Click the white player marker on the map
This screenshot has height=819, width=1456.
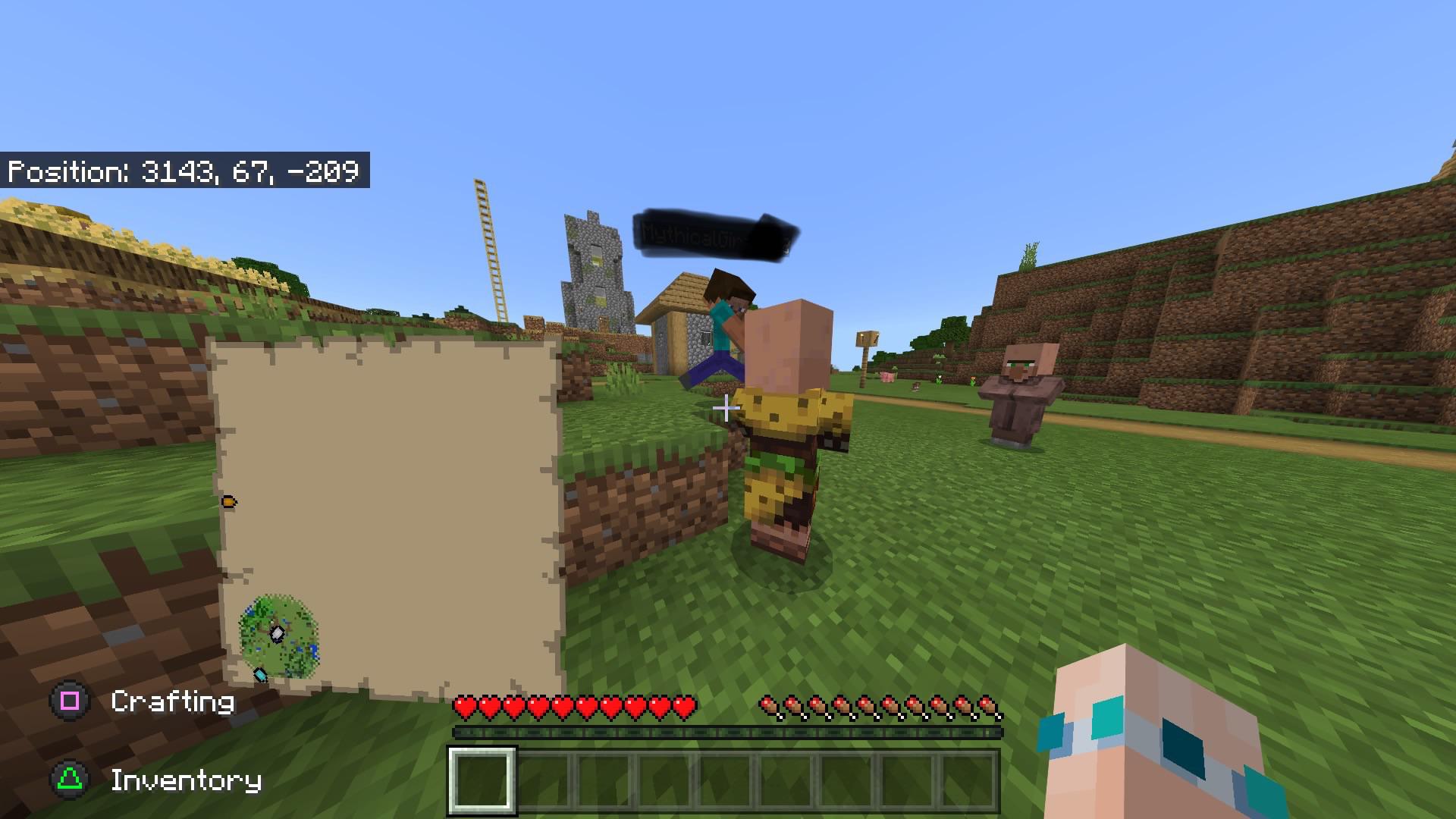point(278,633)
